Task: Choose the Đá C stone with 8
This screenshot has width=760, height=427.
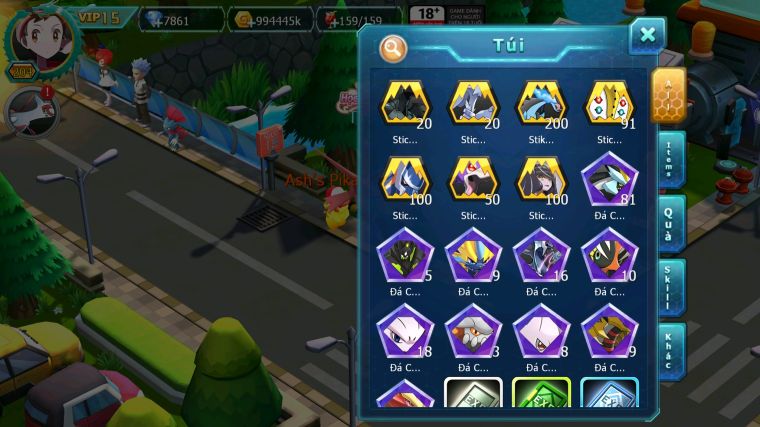Action: click(541, 333)
